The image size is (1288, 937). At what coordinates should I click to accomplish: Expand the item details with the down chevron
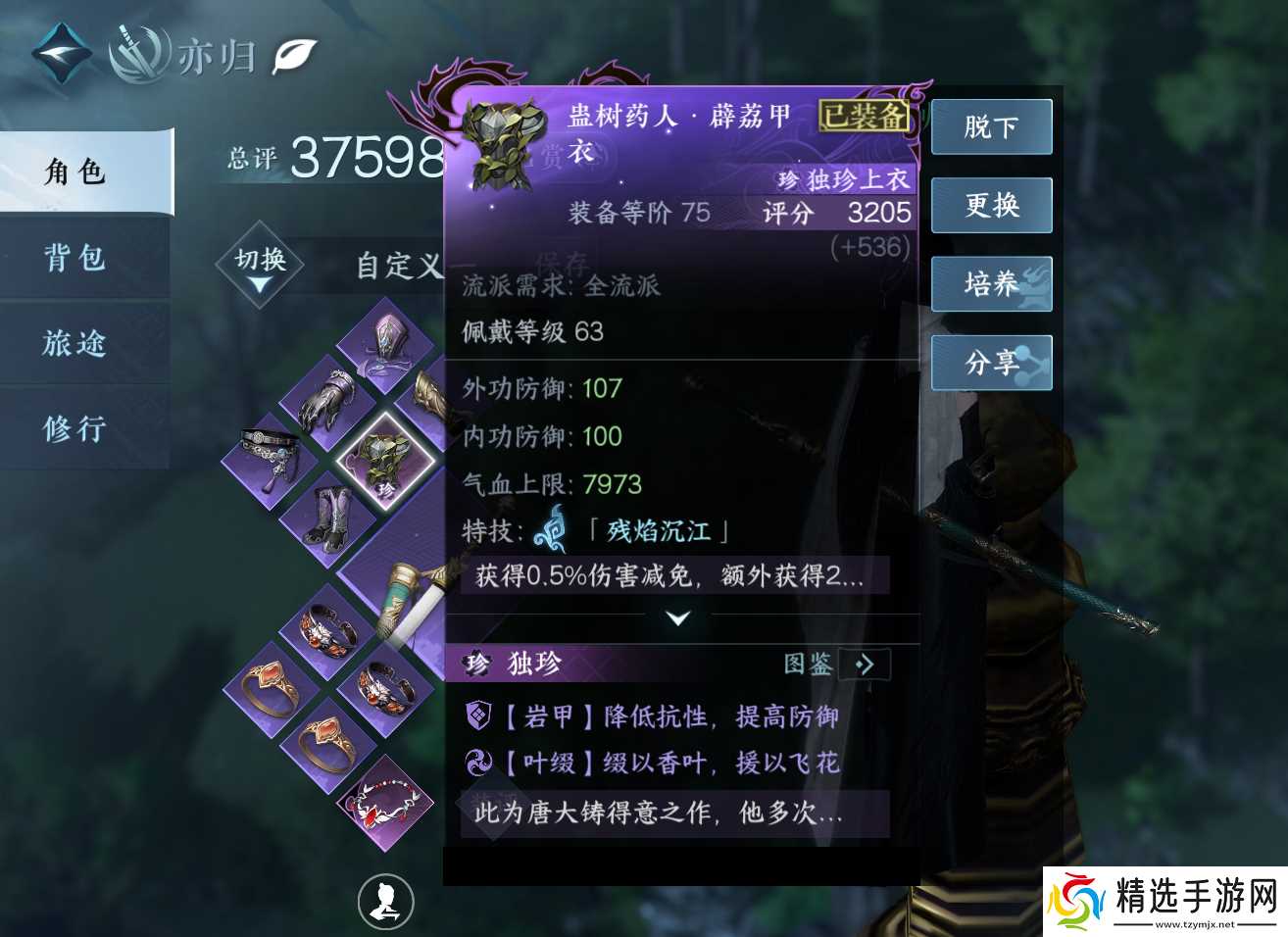pos(679,618)
